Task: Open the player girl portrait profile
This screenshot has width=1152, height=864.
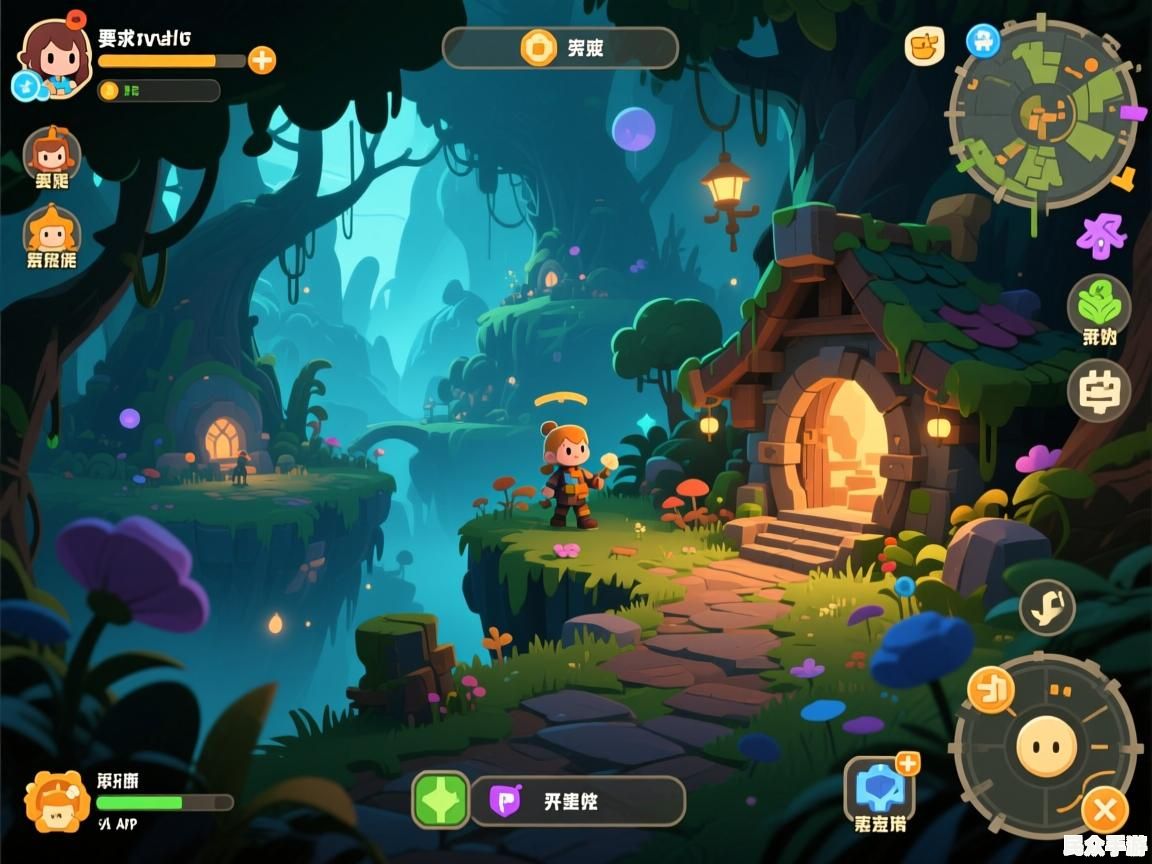Action: tap(52, 57)
